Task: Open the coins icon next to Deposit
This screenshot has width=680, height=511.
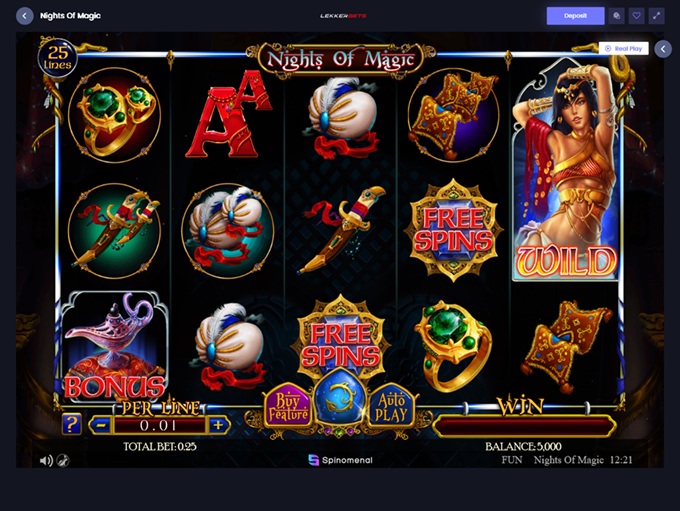Action: 616,16
